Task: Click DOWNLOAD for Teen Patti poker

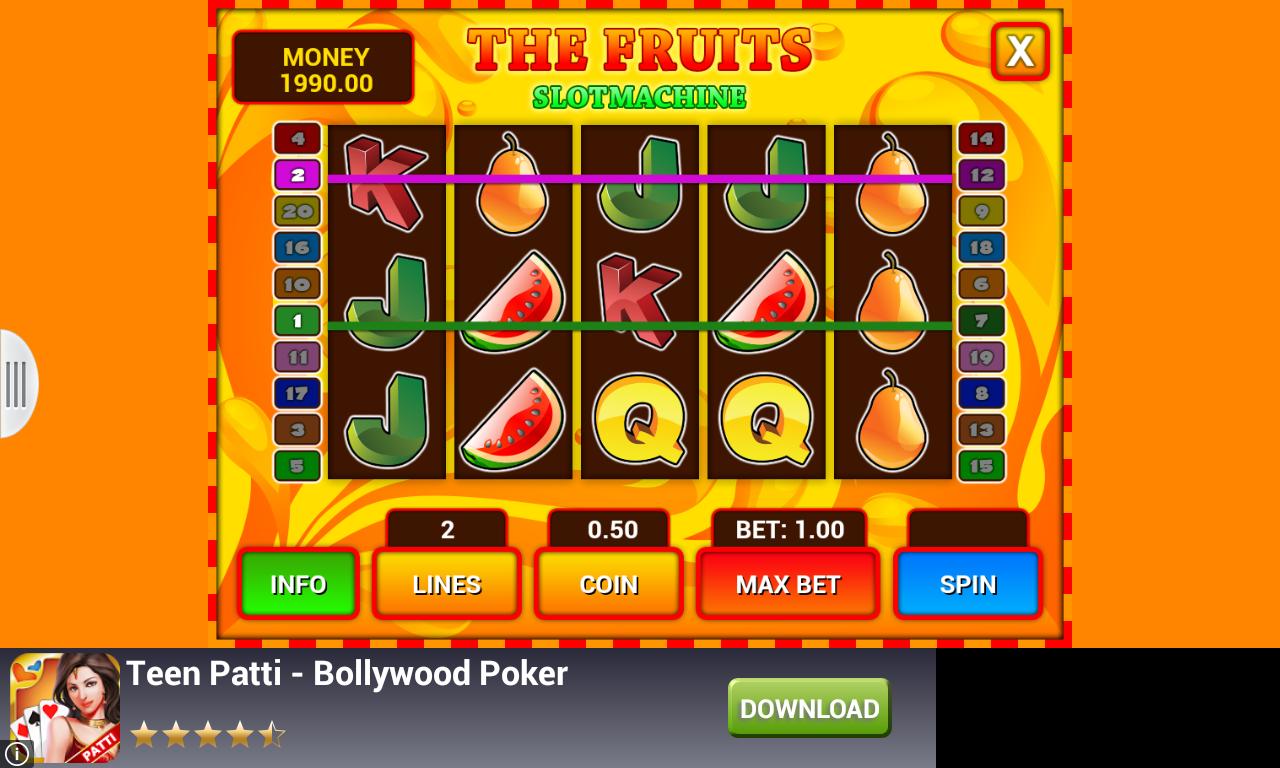Action: point(808,707)
